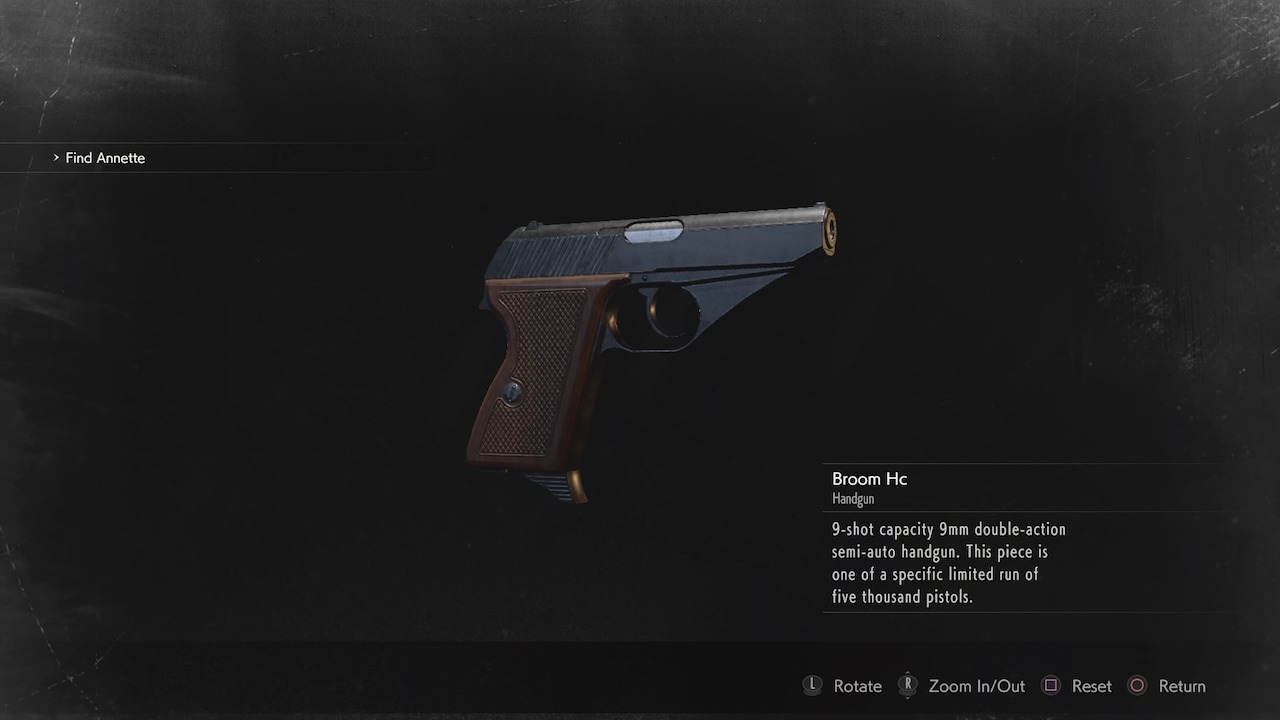Toggle zoom with the R stick prompt
The image size is (1280, 720).
point(908,686)
